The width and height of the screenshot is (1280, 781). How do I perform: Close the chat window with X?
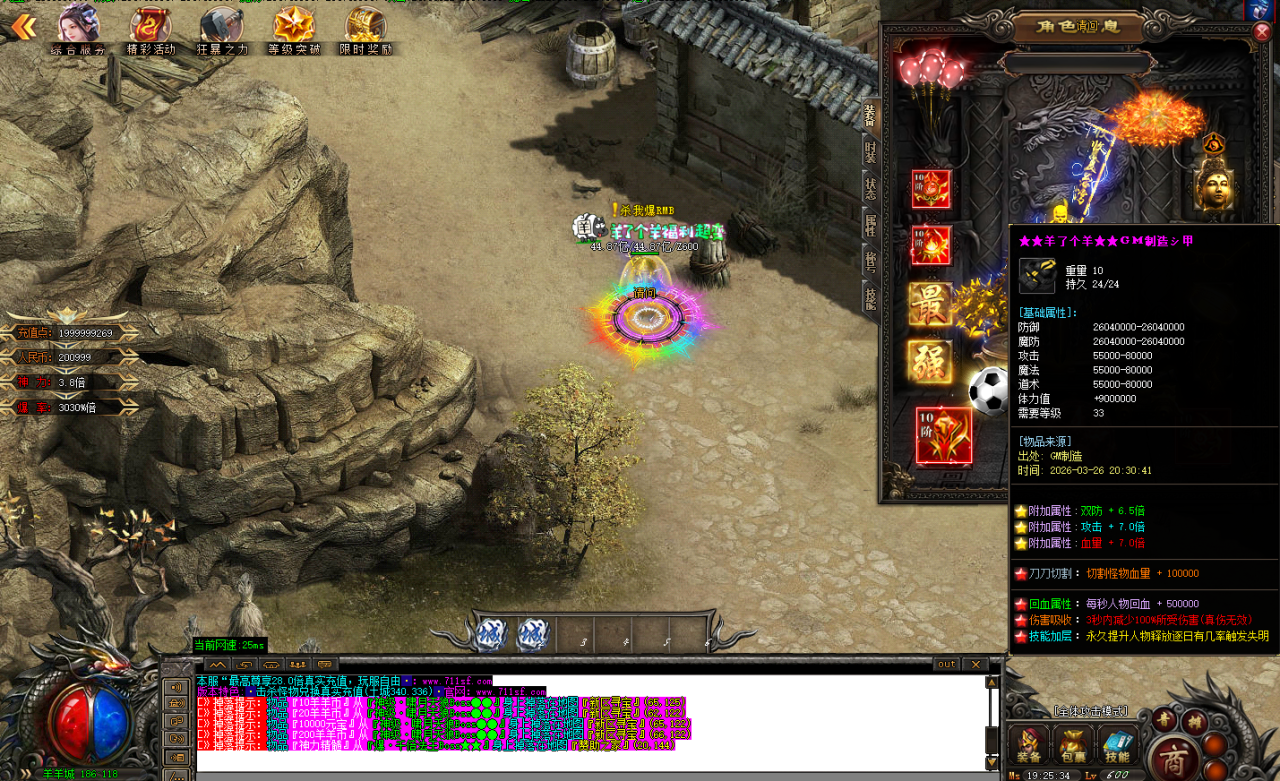[975, 664]
